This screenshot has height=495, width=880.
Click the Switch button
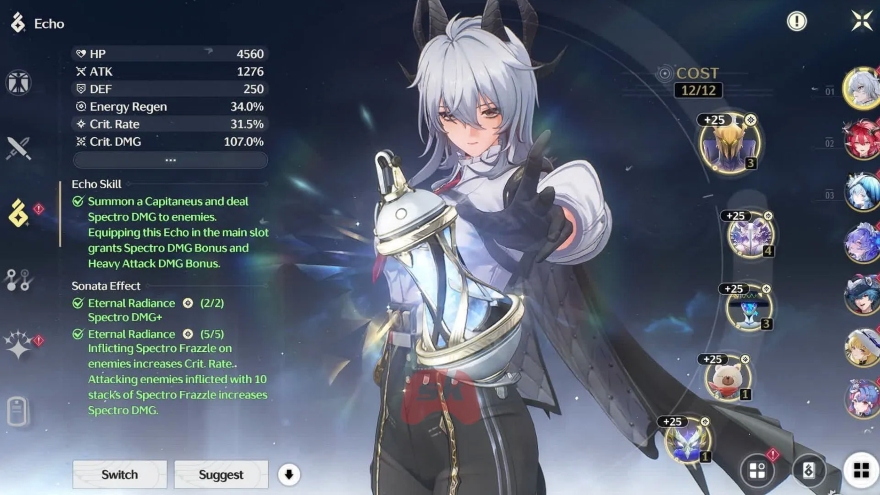[119, 474]
